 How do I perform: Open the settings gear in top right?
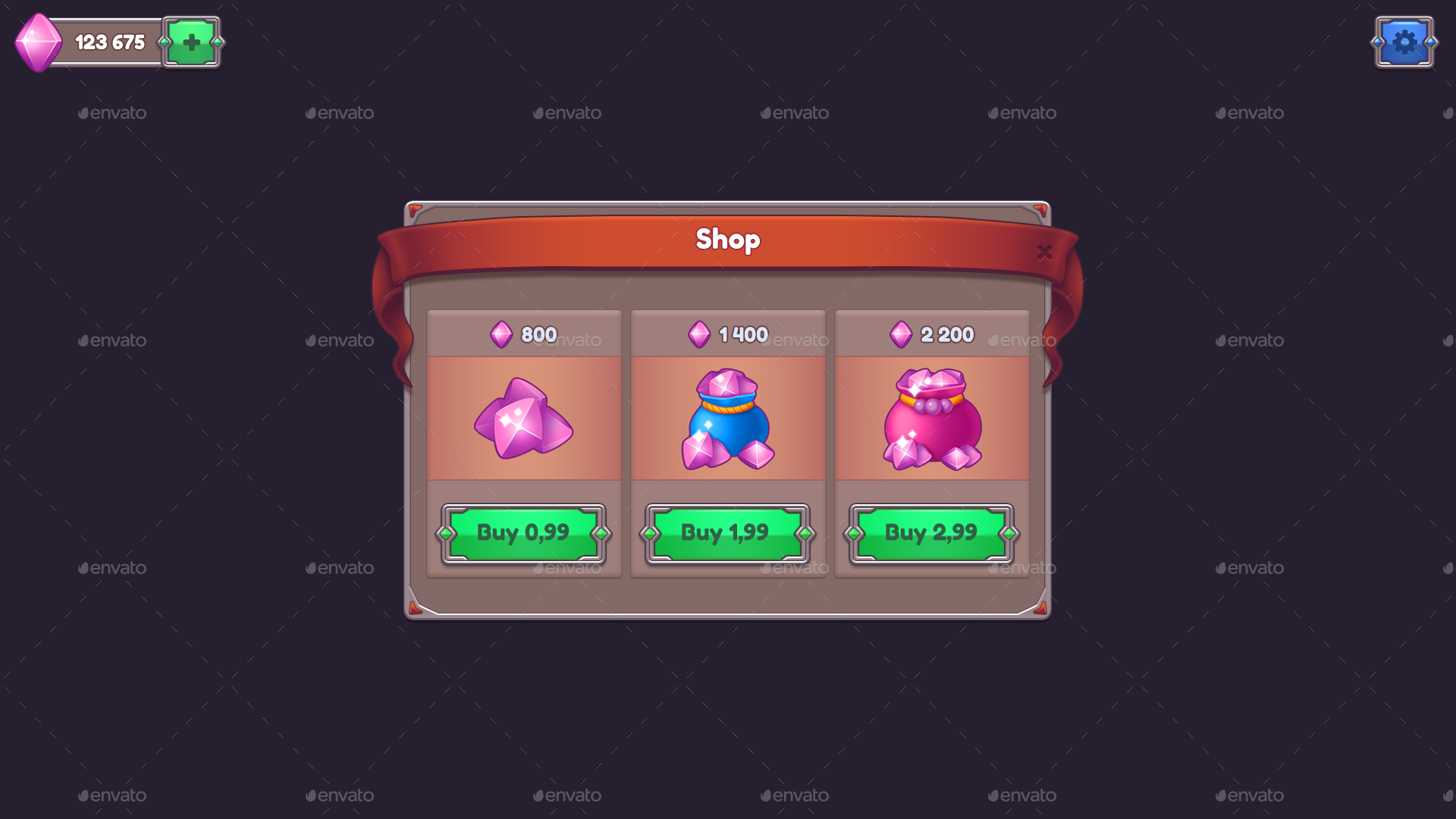[x=1404, y=42]
